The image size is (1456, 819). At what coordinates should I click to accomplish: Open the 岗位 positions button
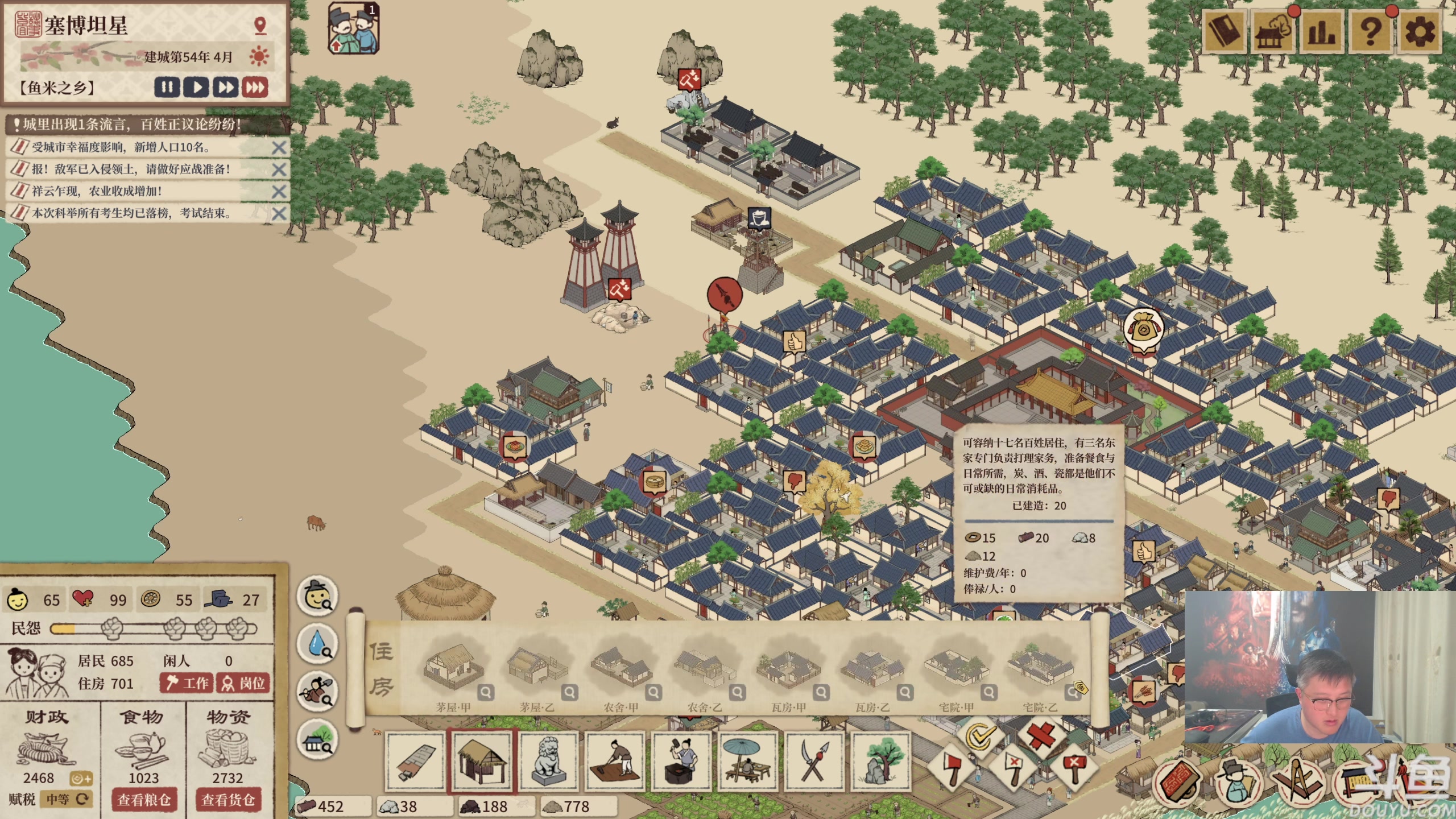coord(243,683)
